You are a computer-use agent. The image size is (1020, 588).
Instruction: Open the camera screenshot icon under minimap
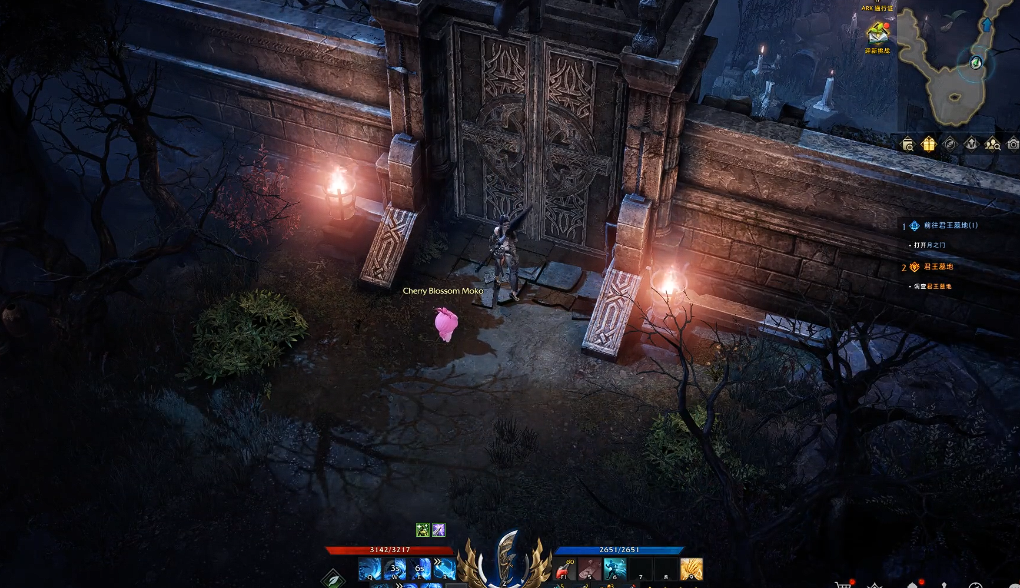pos(1012,144)
